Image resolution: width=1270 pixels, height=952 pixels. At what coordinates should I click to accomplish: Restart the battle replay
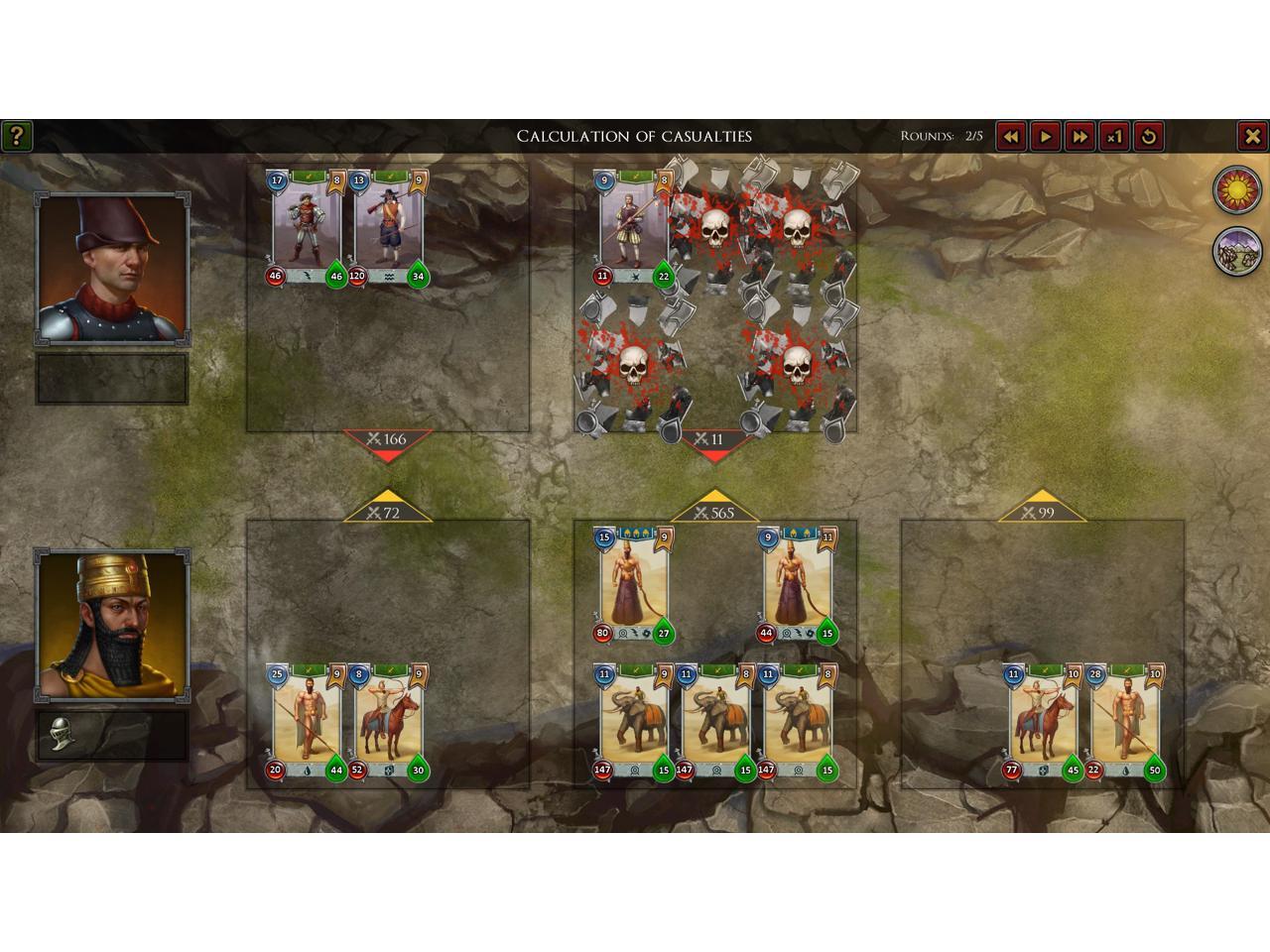tap(1149, 136)
